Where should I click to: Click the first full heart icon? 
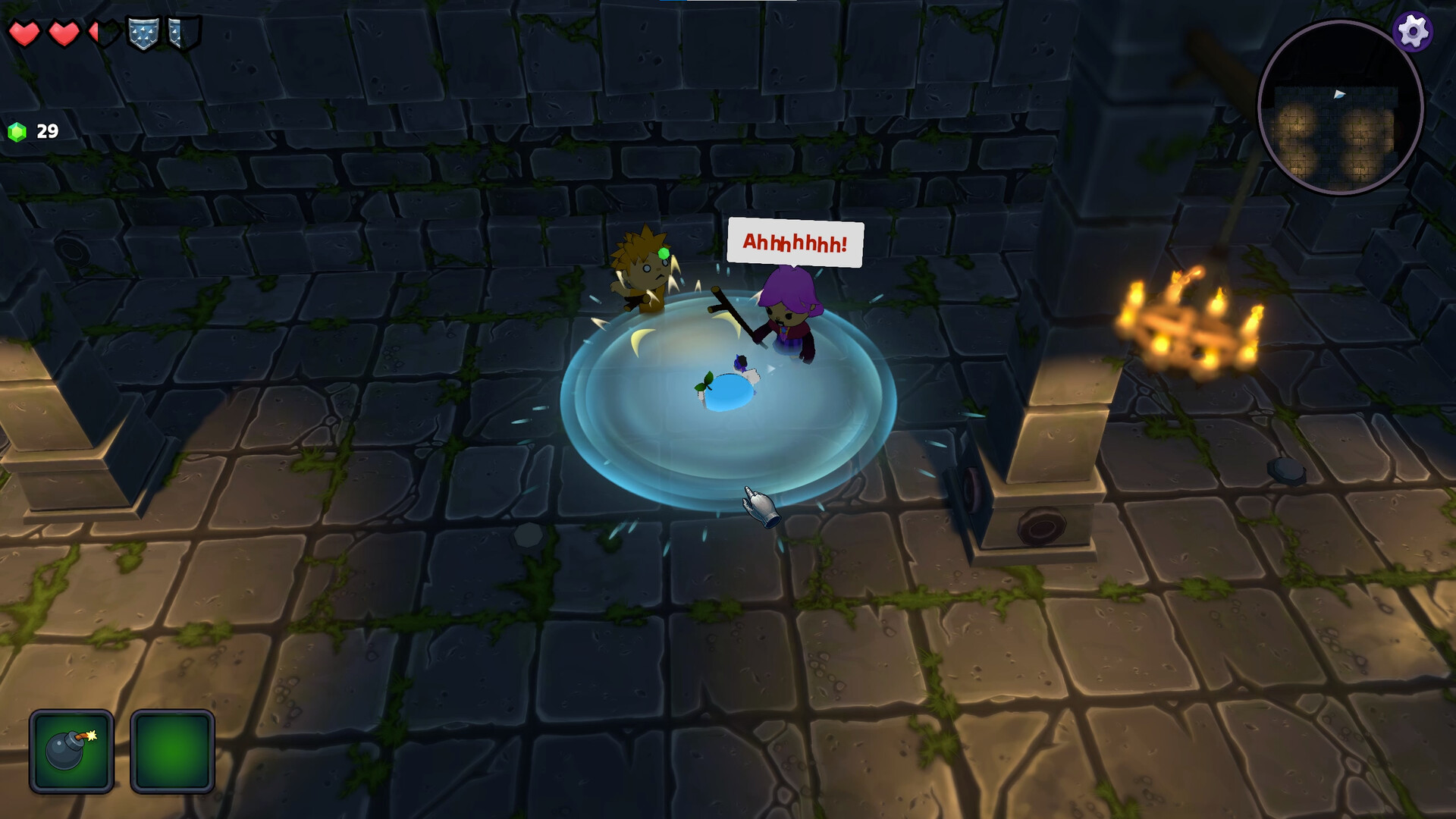click(x=25, y=33)
